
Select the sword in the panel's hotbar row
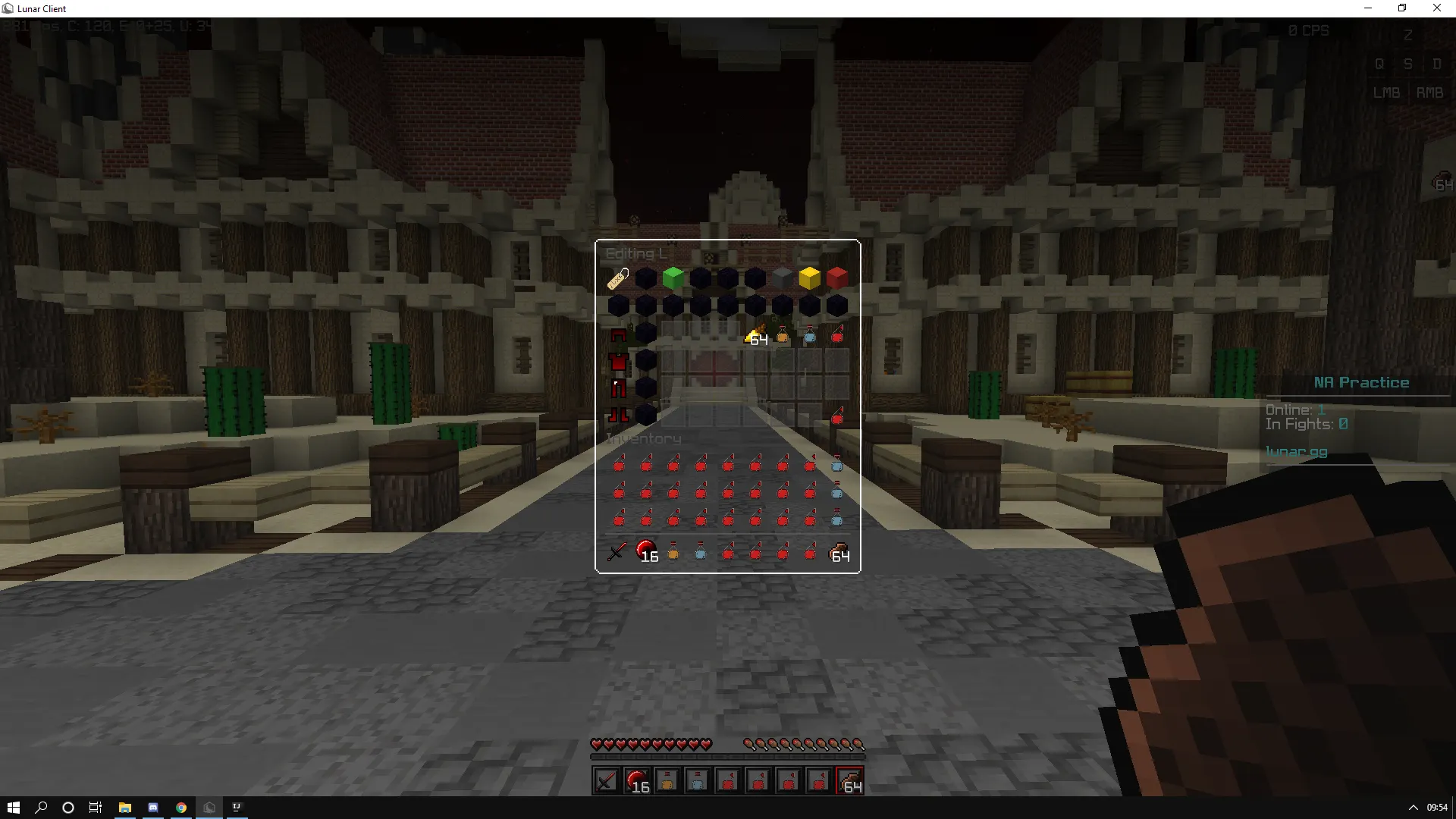pyautogui.click(x=617, y=551)
